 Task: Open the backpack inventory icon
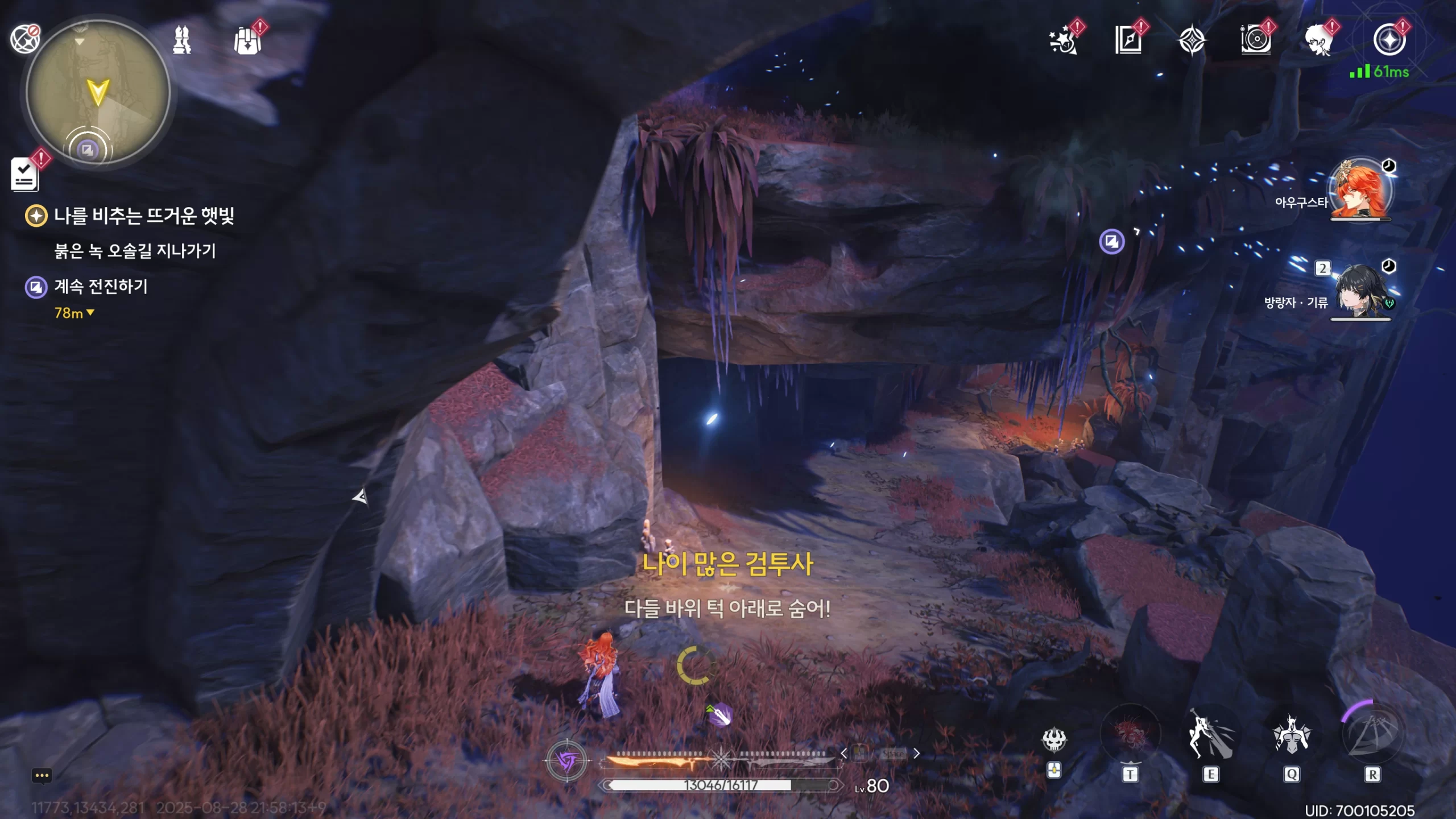pyautogui.click(x=248, y=41)
